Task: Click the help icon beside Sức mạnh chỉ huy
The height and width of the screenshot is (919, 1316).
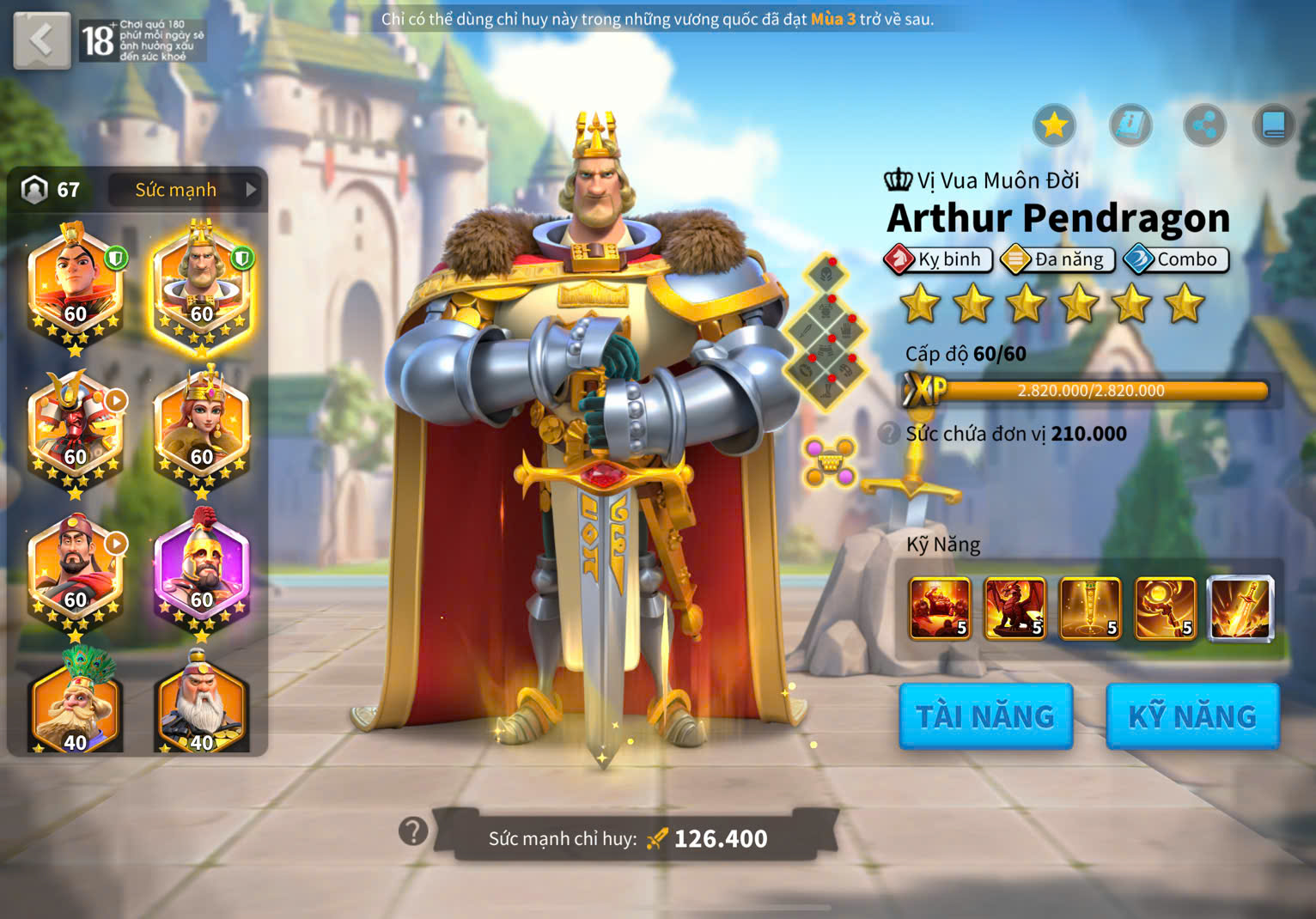Action: (413, 831)
